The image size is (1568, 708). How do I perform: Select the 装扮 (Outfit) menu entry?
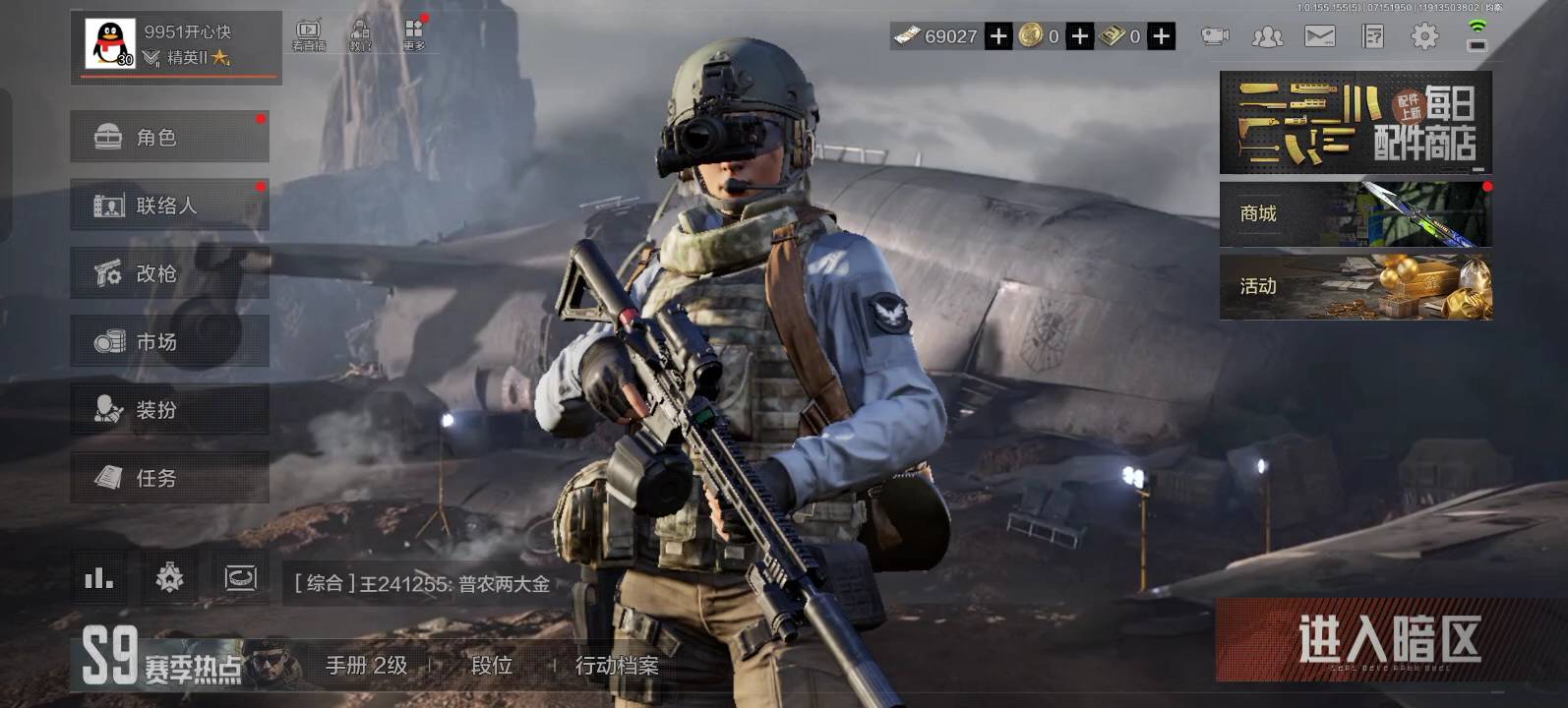click(x=169, y=409)
